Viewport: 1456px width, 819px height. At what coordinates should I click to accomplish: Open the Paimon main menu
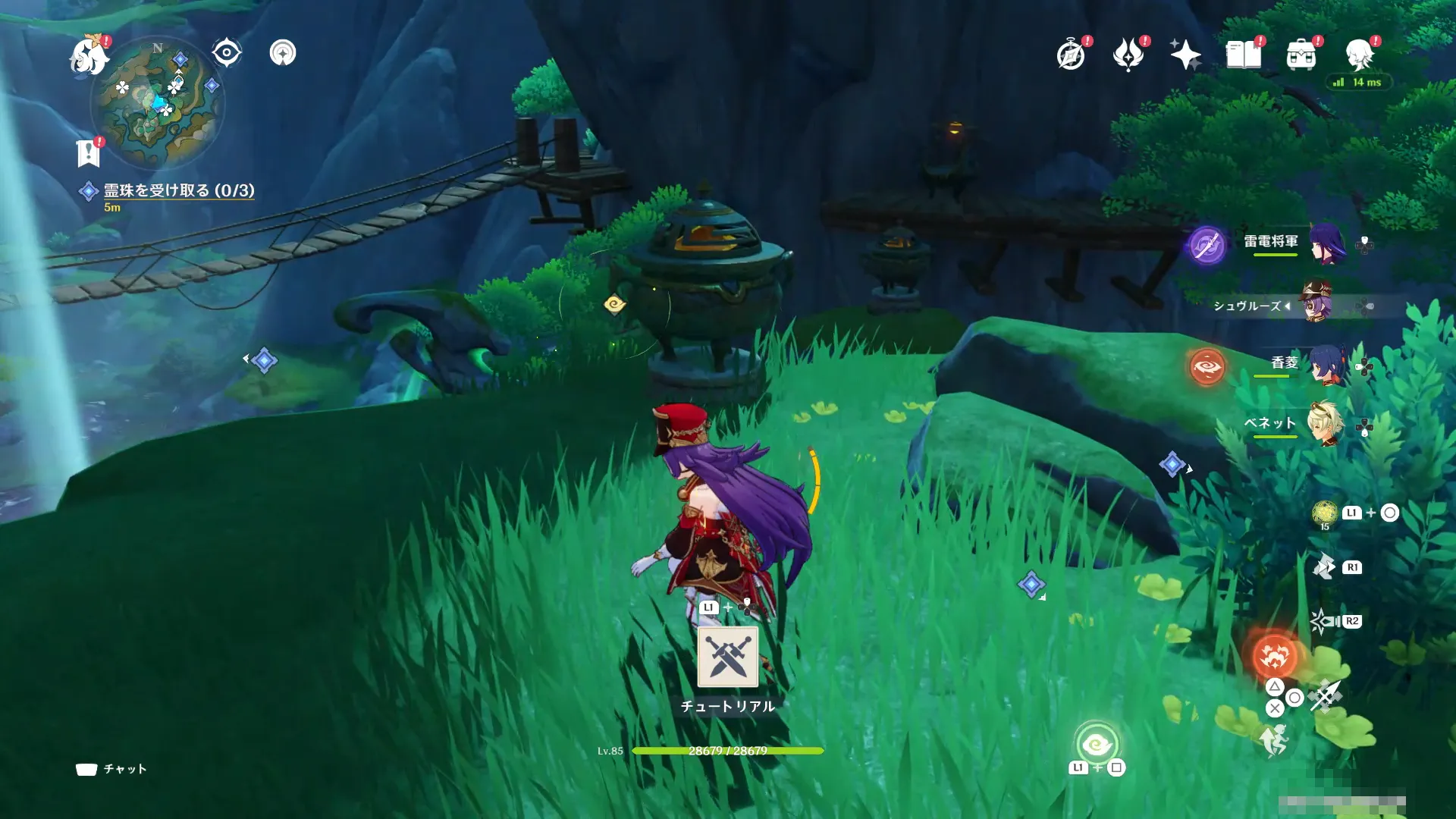[x=89, y=56]
